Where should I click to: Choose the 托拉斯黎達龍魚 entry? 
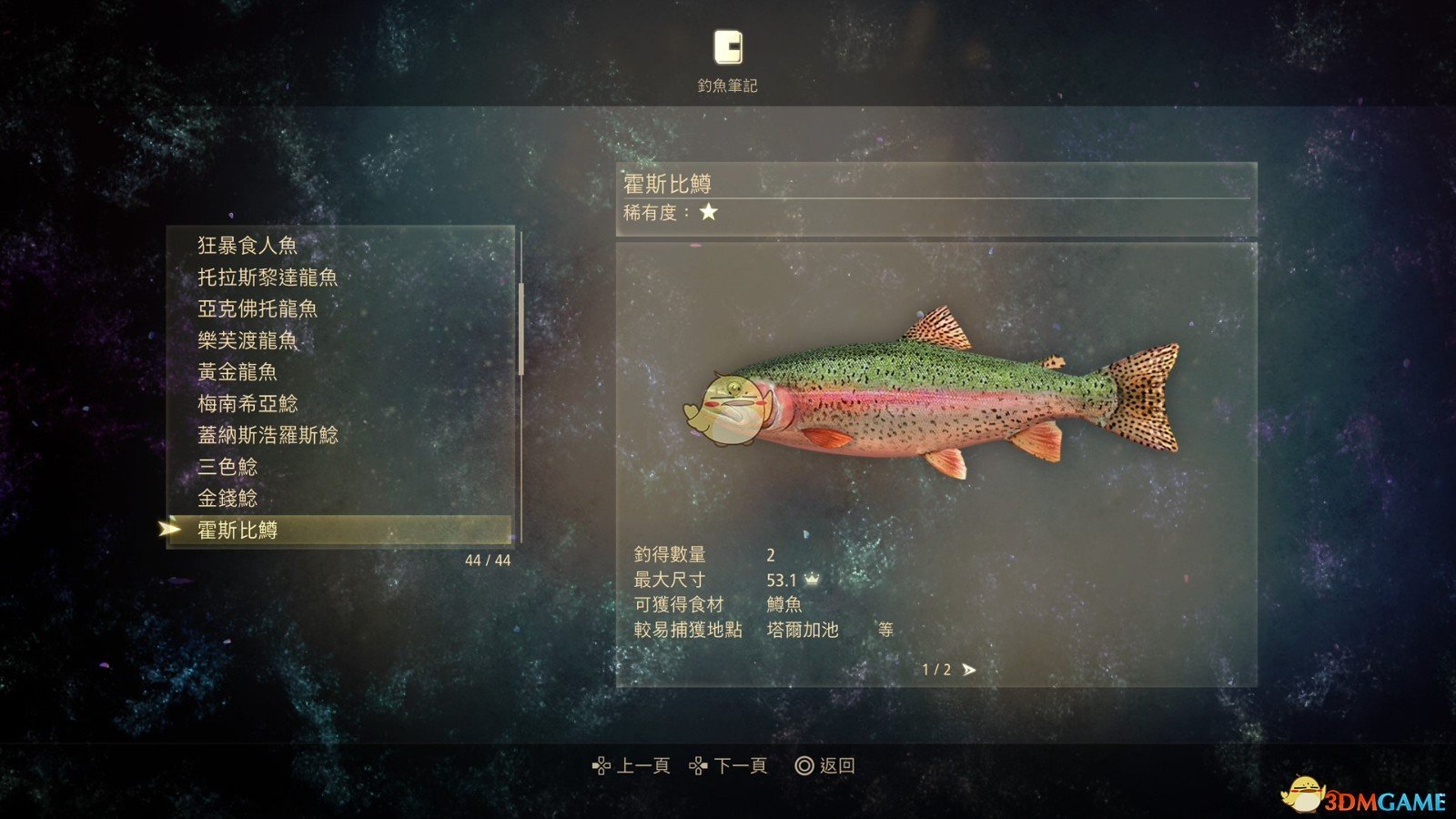268,278
